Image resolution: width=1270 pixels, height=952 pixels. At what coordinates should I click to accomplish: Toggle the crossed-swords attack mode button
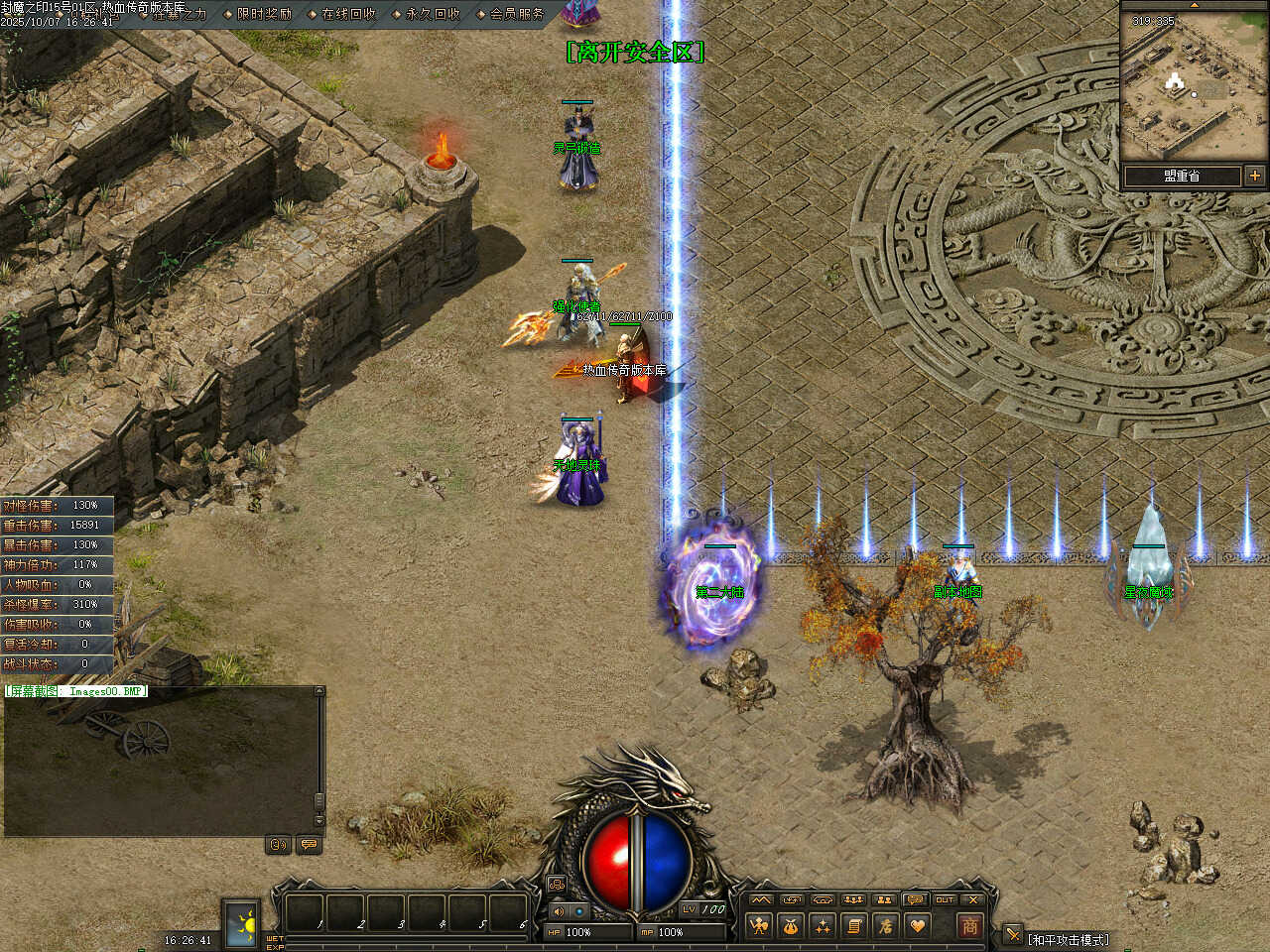pyautogui.click(x=1012, y=934)
